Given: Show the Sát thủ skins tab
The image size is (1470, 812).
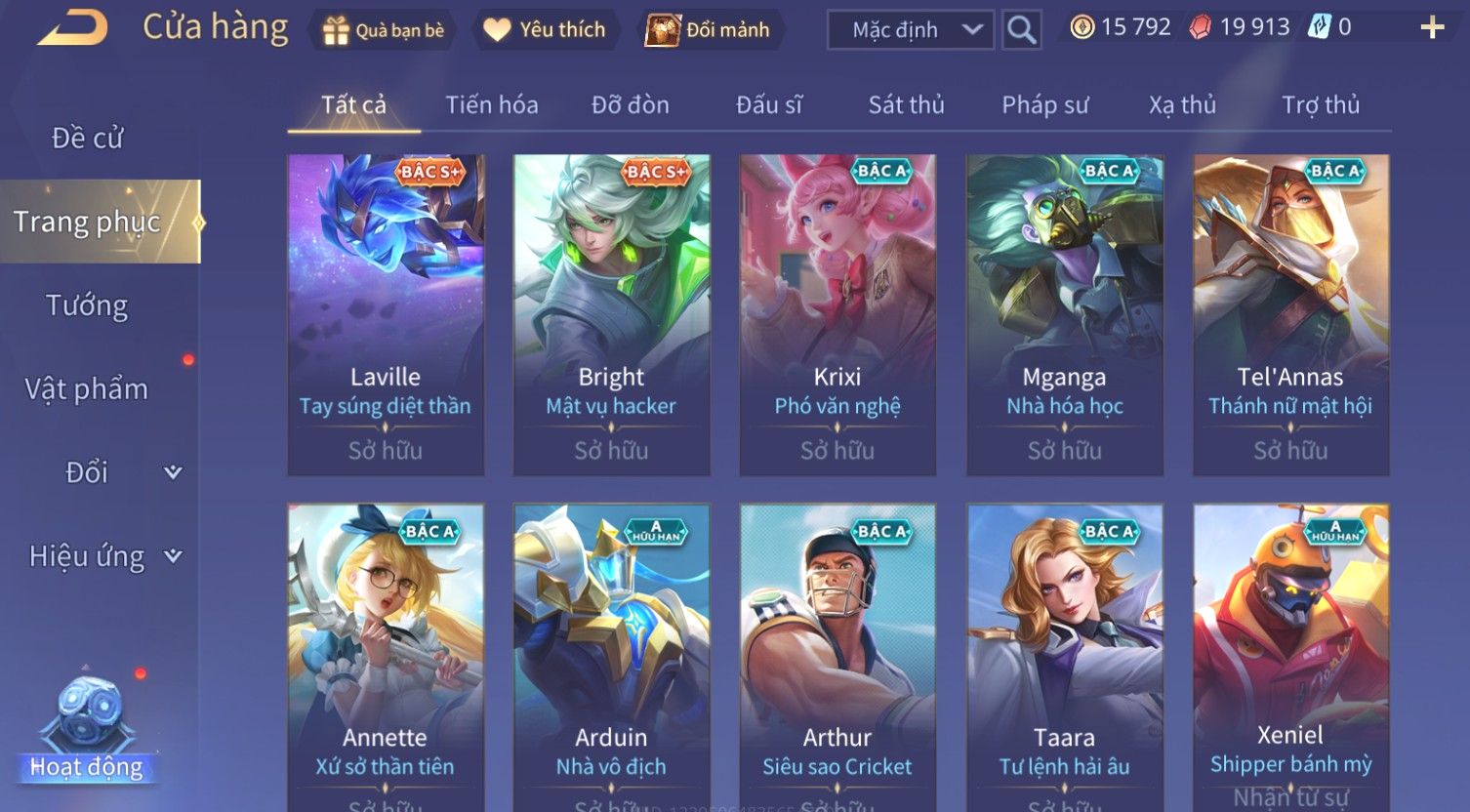Looking at the screenshot, I should click(x=906, y=105).
